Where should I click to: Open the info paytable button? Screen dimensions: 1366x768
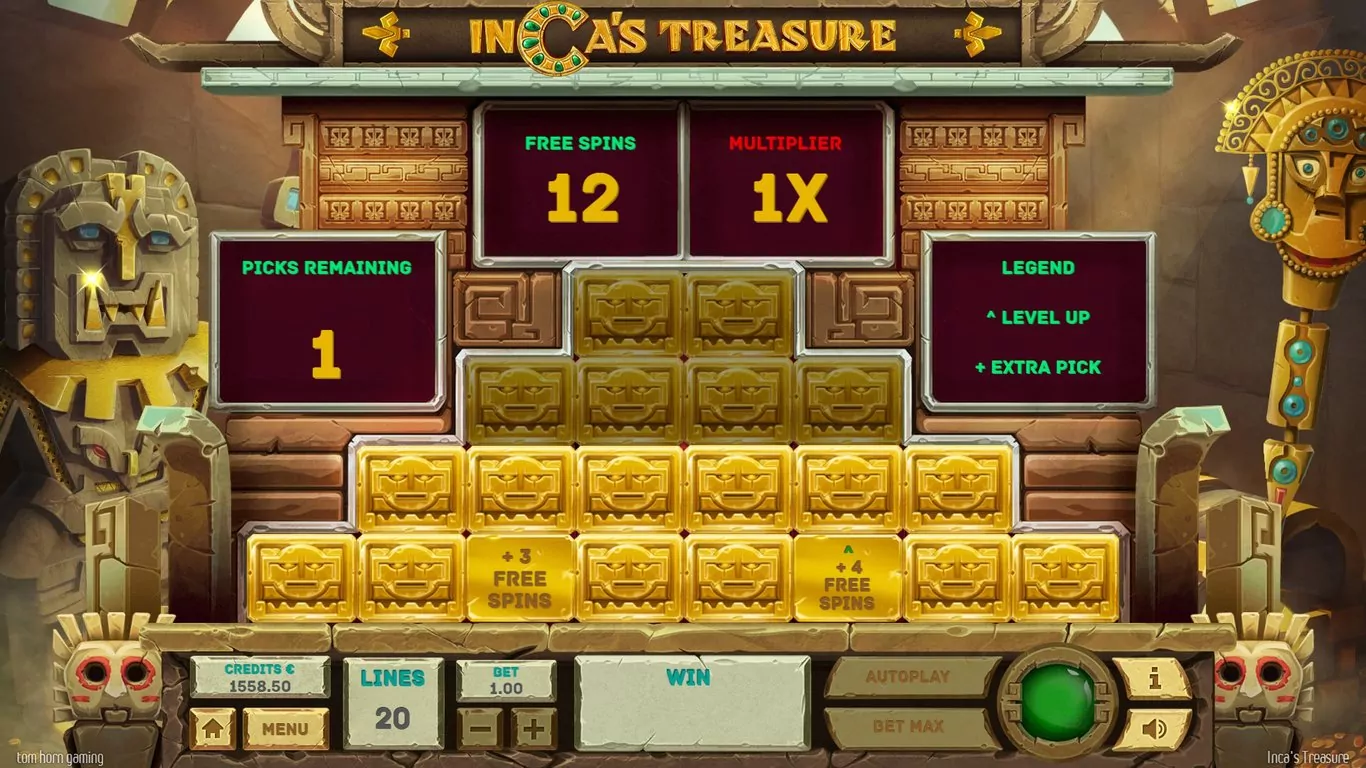click(1153, 679)
